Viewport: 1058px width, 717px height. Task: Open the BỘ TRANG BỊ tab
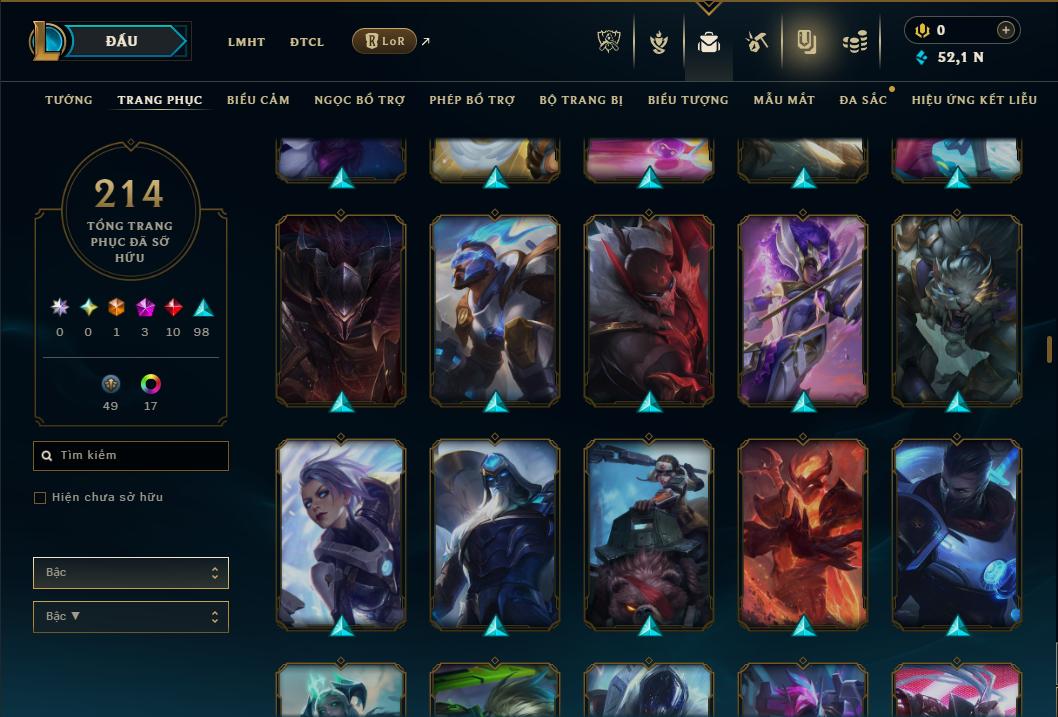point(581,100)
